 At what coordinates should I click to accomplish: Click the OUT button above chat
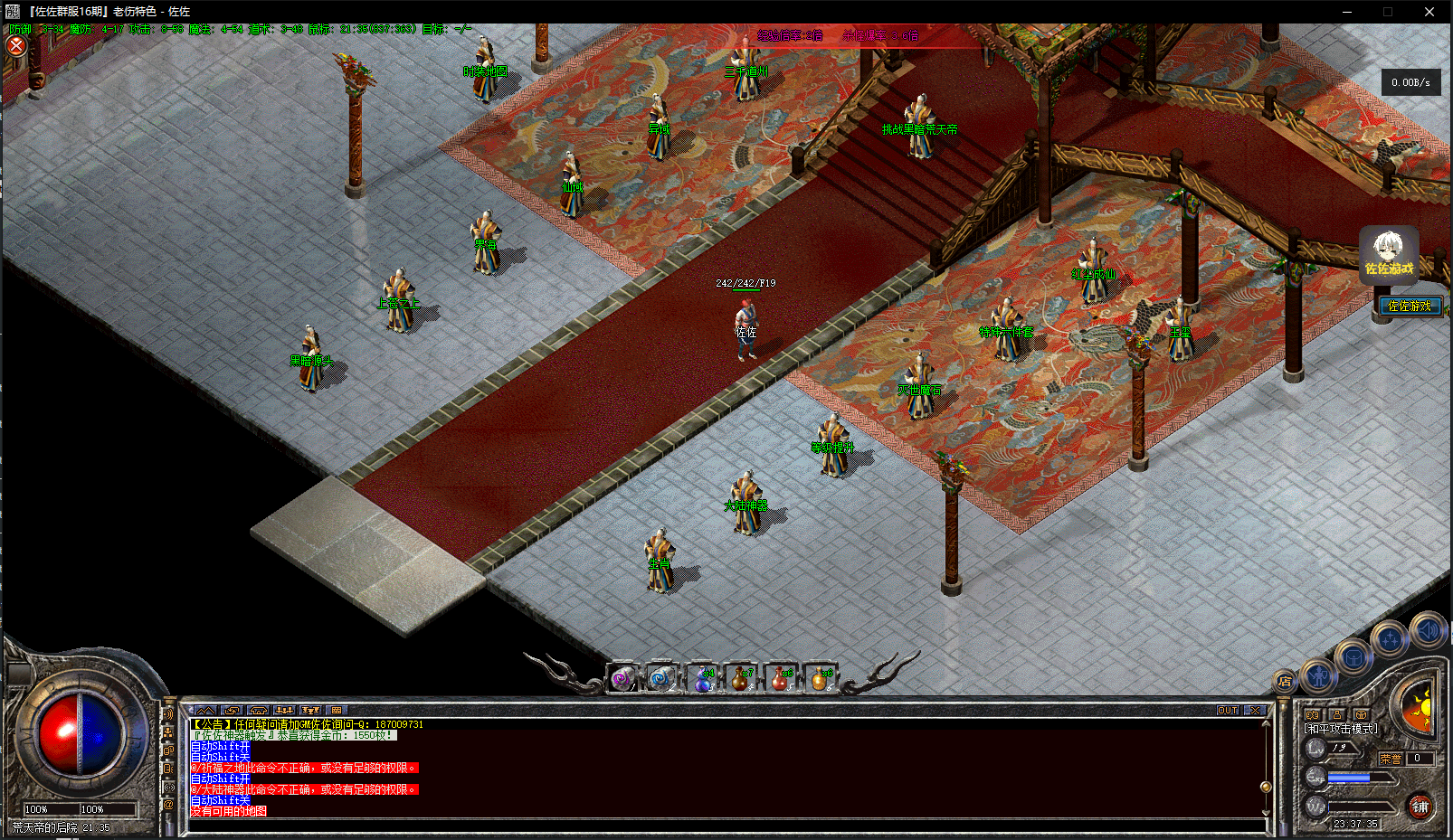1228,711
